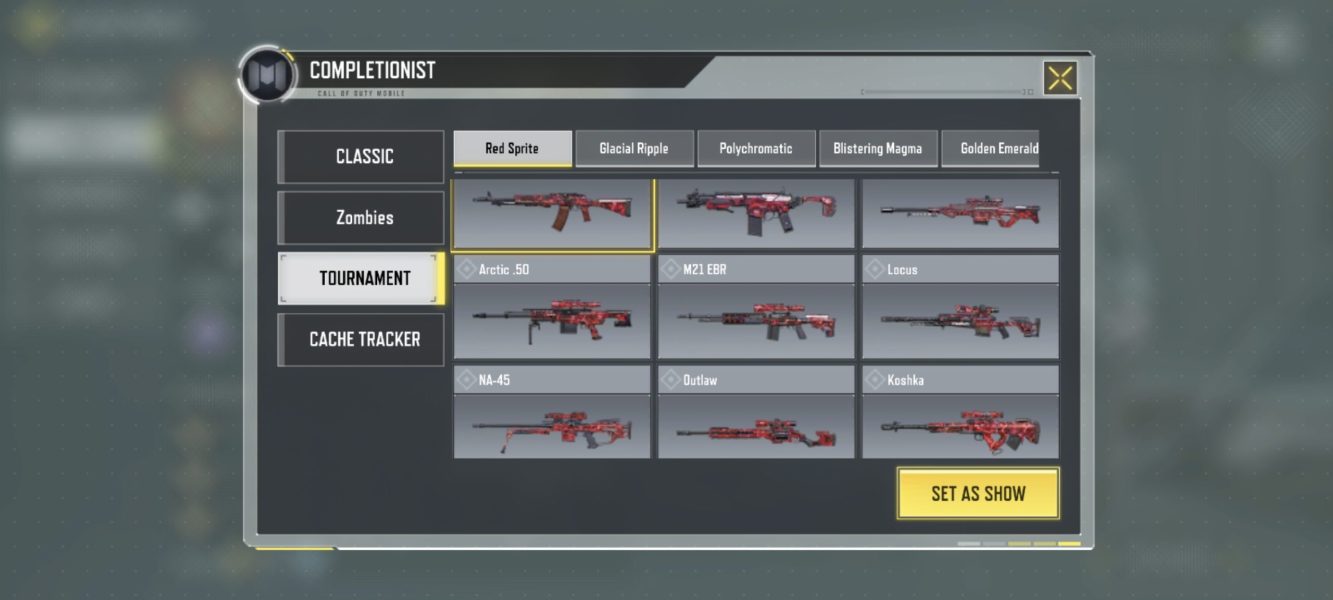The width and height of the screenshot is (1333, 600).
Task: Choose the Red Sprite camo tab
Action: [512, 149]
